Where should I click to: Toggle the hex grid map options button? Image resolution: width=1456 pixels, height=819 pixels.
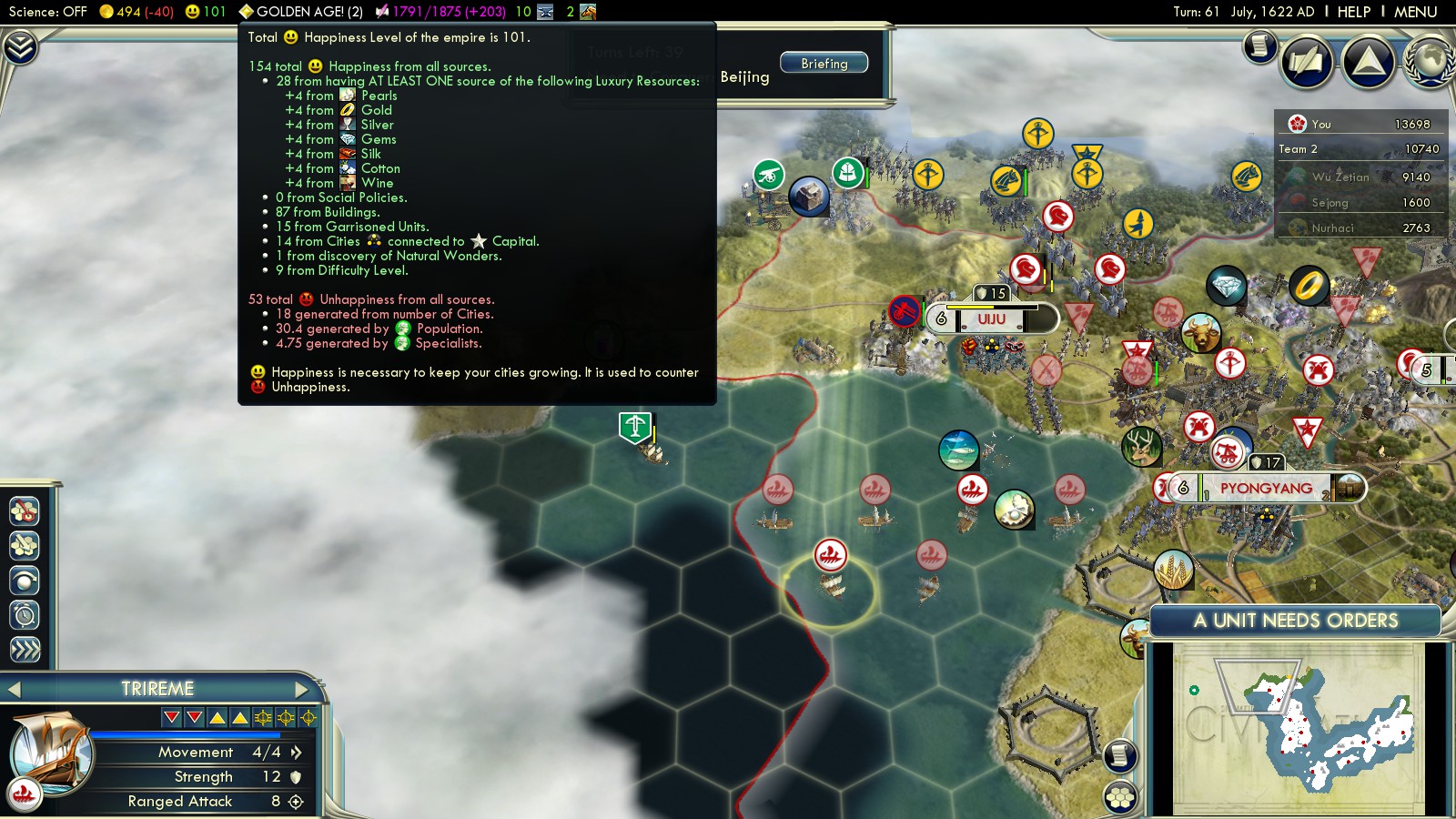pyautogui.click(x=1120, y=797)
